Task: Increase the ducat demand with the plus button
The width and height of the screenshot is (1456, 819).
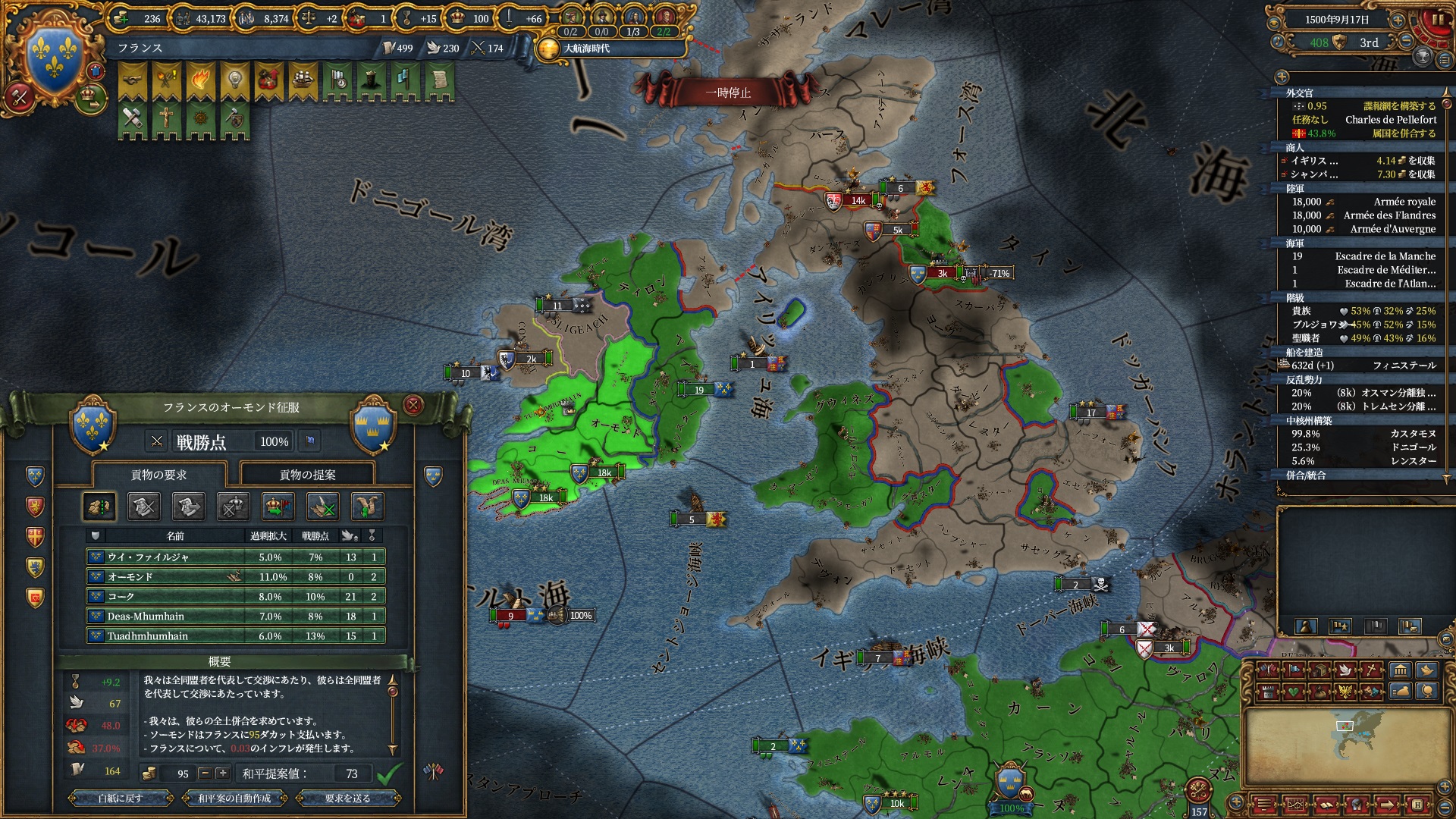Action: (222, 773)
